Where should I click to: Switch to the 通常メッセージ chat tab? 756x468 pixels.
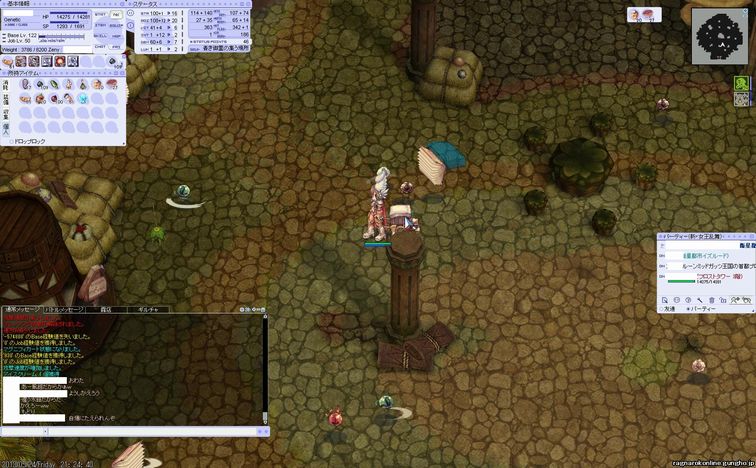tap(22, 310)
